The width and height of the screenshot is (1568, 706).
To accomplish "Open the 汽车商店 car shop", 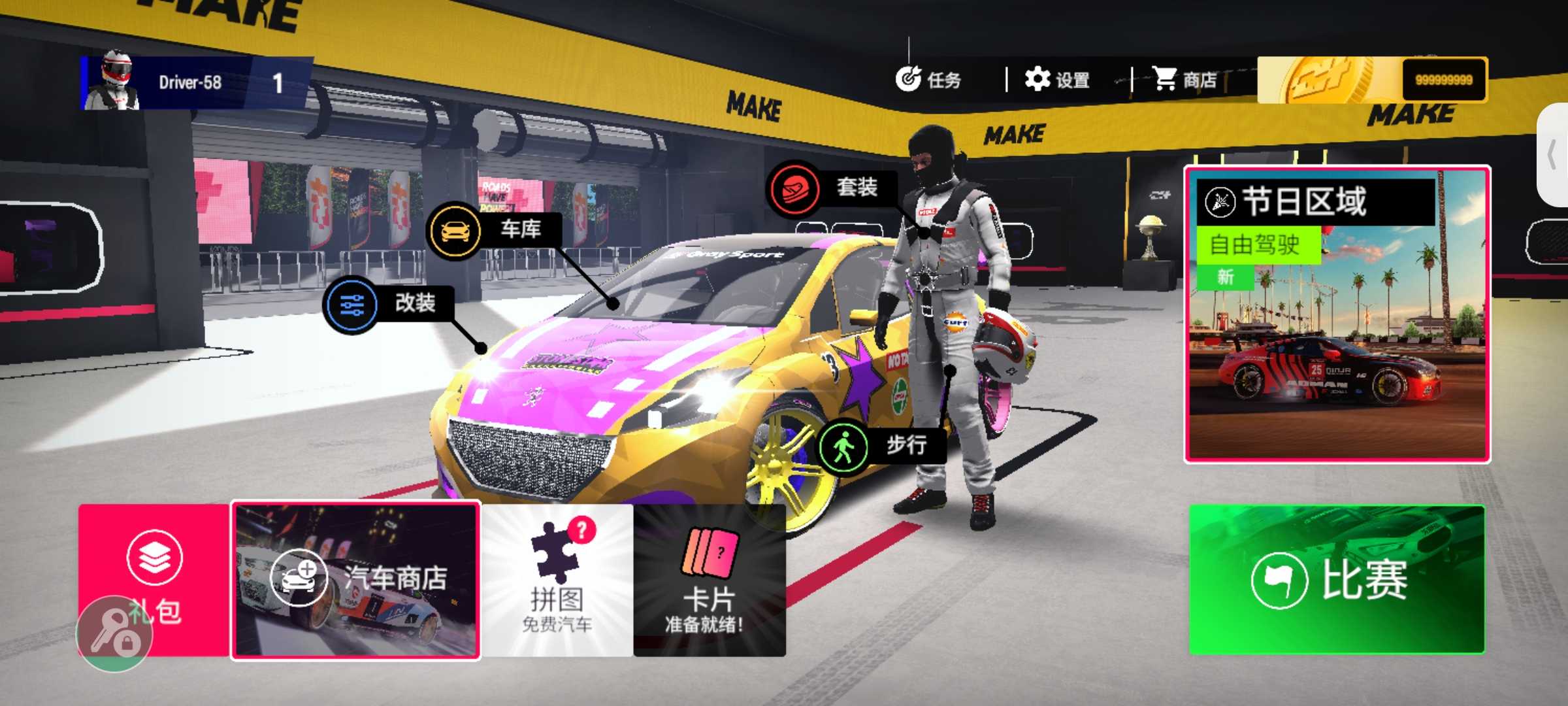I will point(357,580).
